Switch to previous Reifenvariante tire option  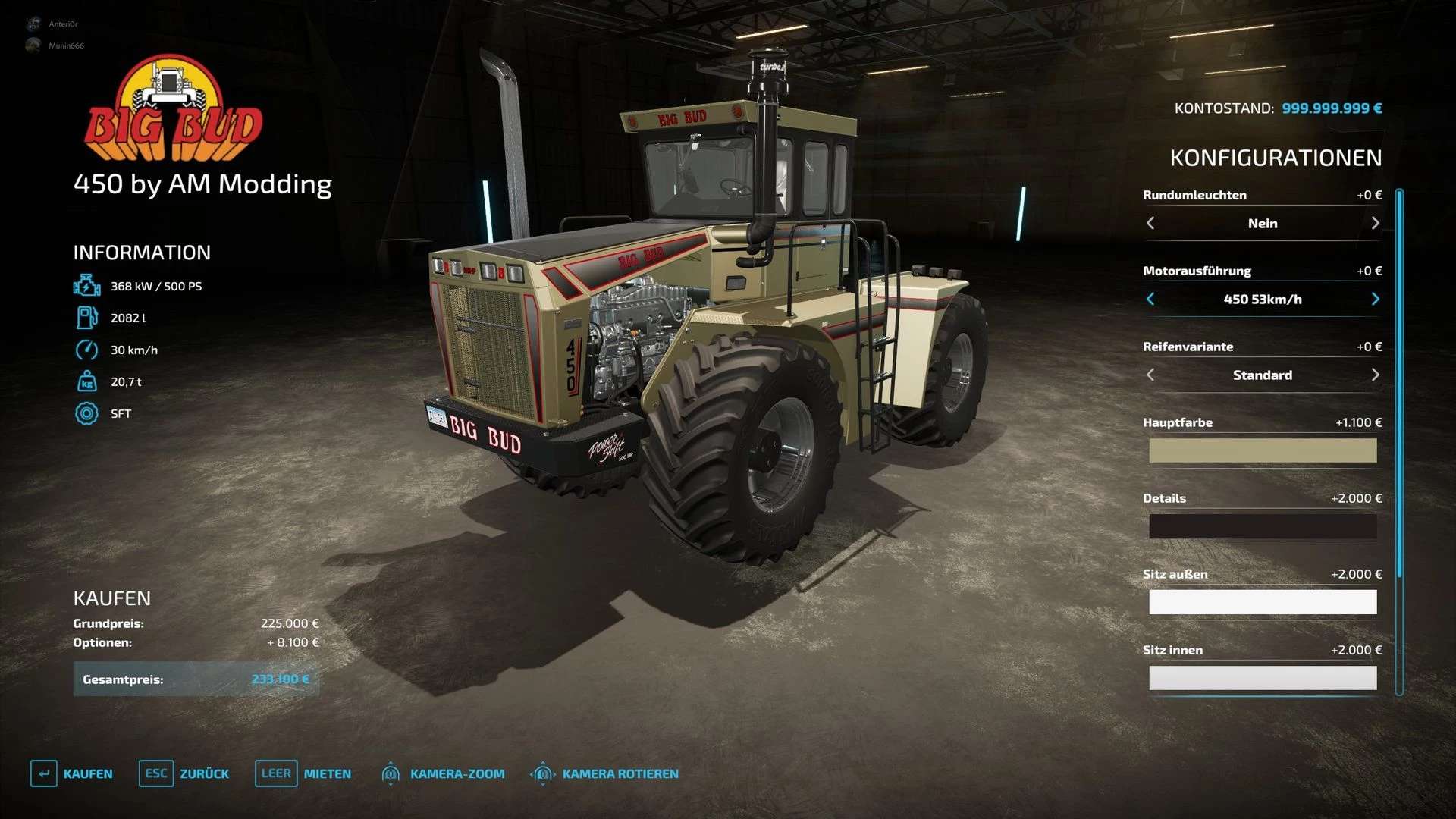point(1150,375)
